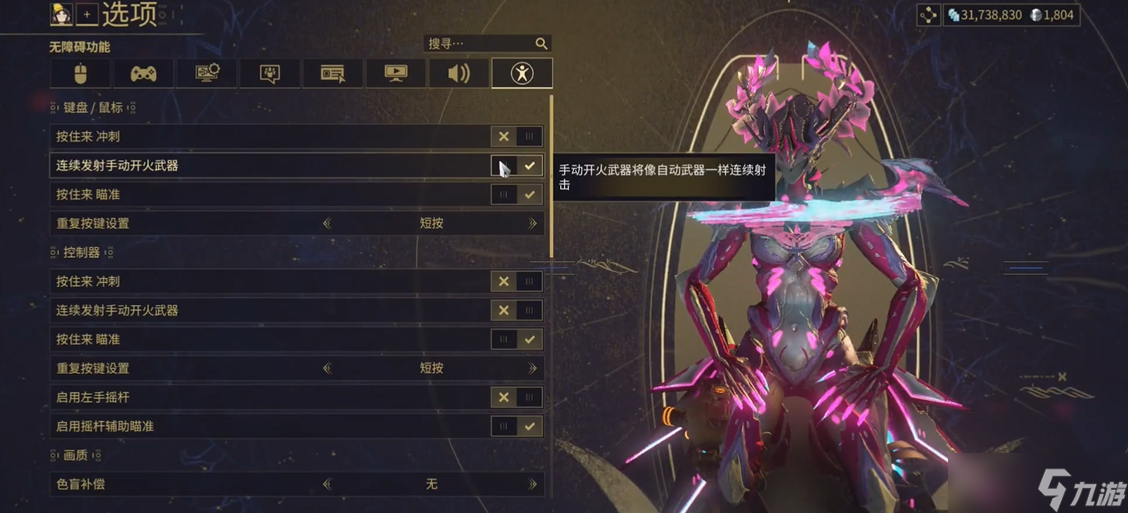The image size is (1128, 513).
Task: Toggle the 启用摇杆辅助瞄准 option
Action: pyautogui.click(x=516, y=427)
